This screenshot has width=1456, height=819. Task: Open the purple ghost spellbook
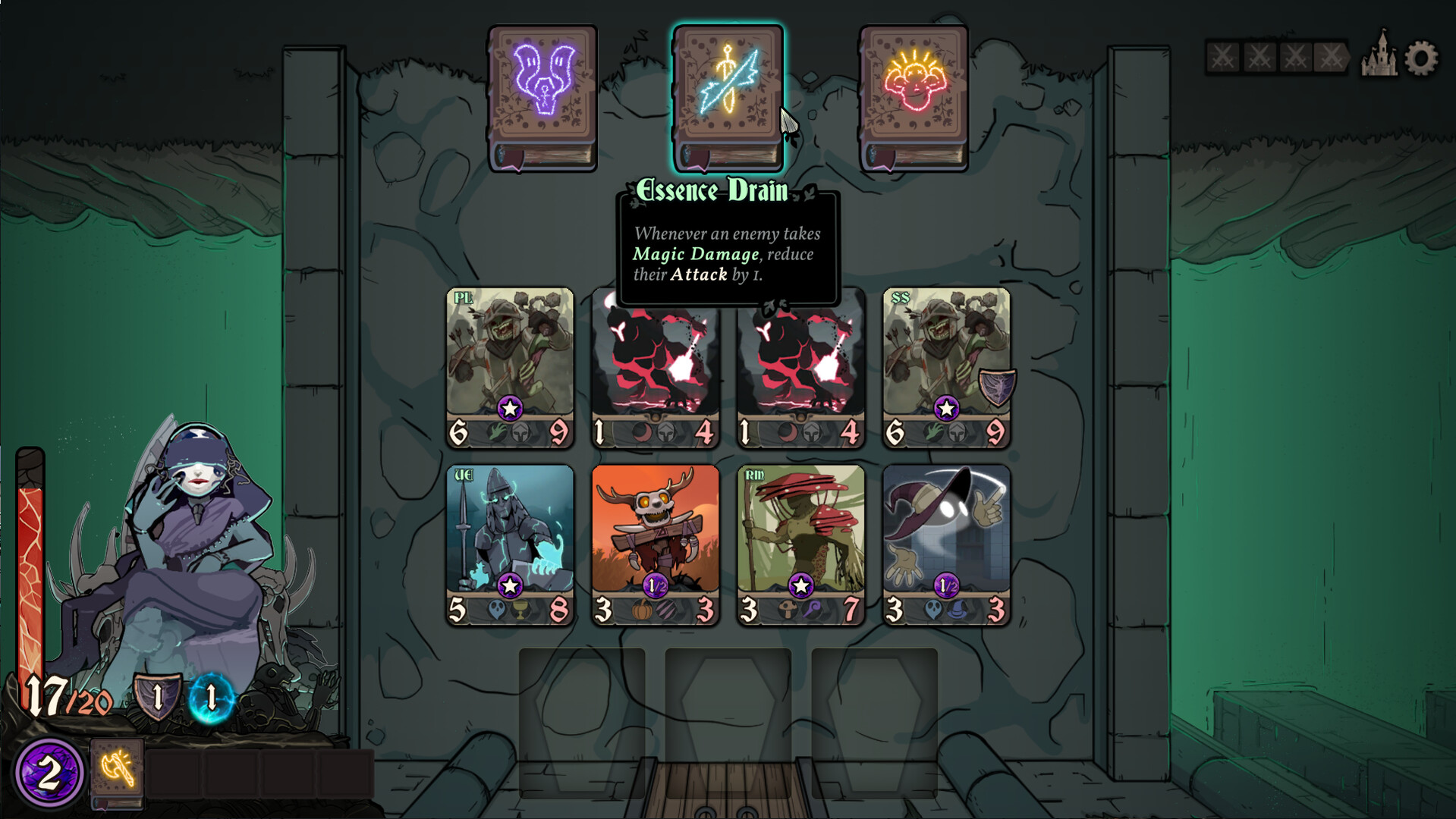[540, 95]
